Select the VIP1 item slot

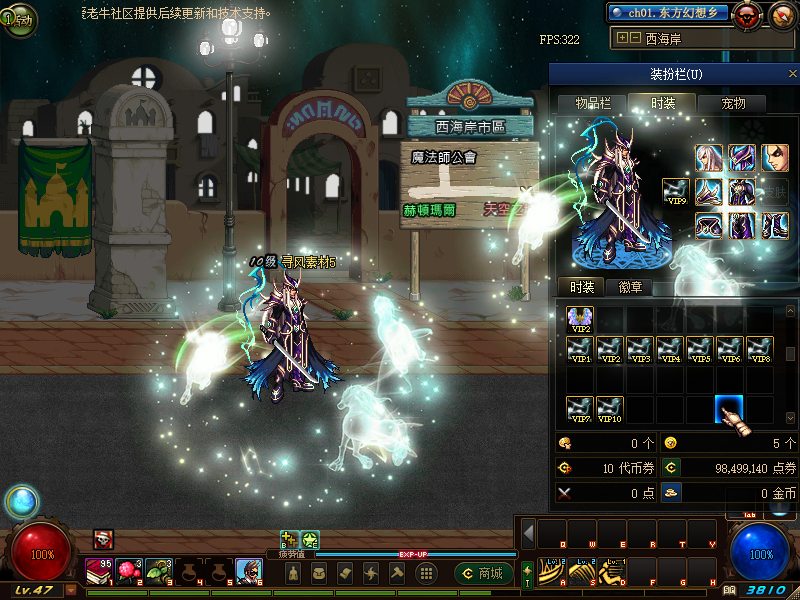coord(580,349)
